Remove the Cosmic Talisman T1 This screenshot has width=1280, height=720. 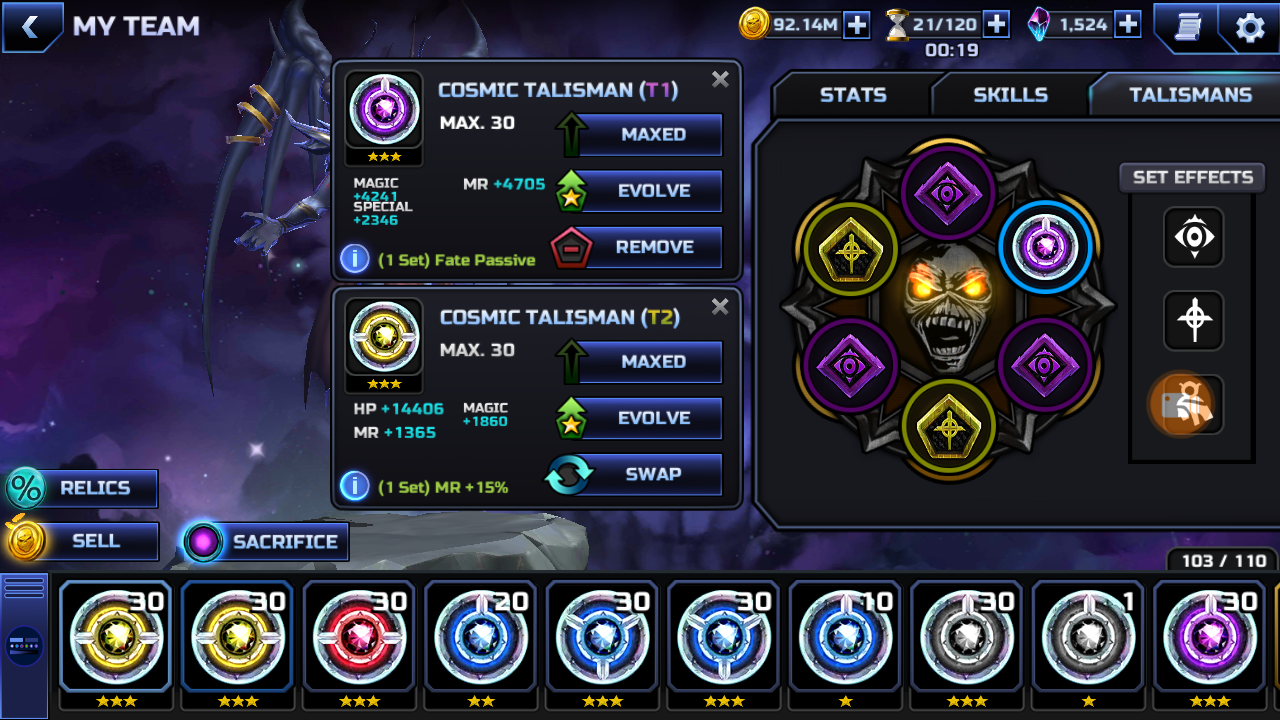[x=652, y=247]
